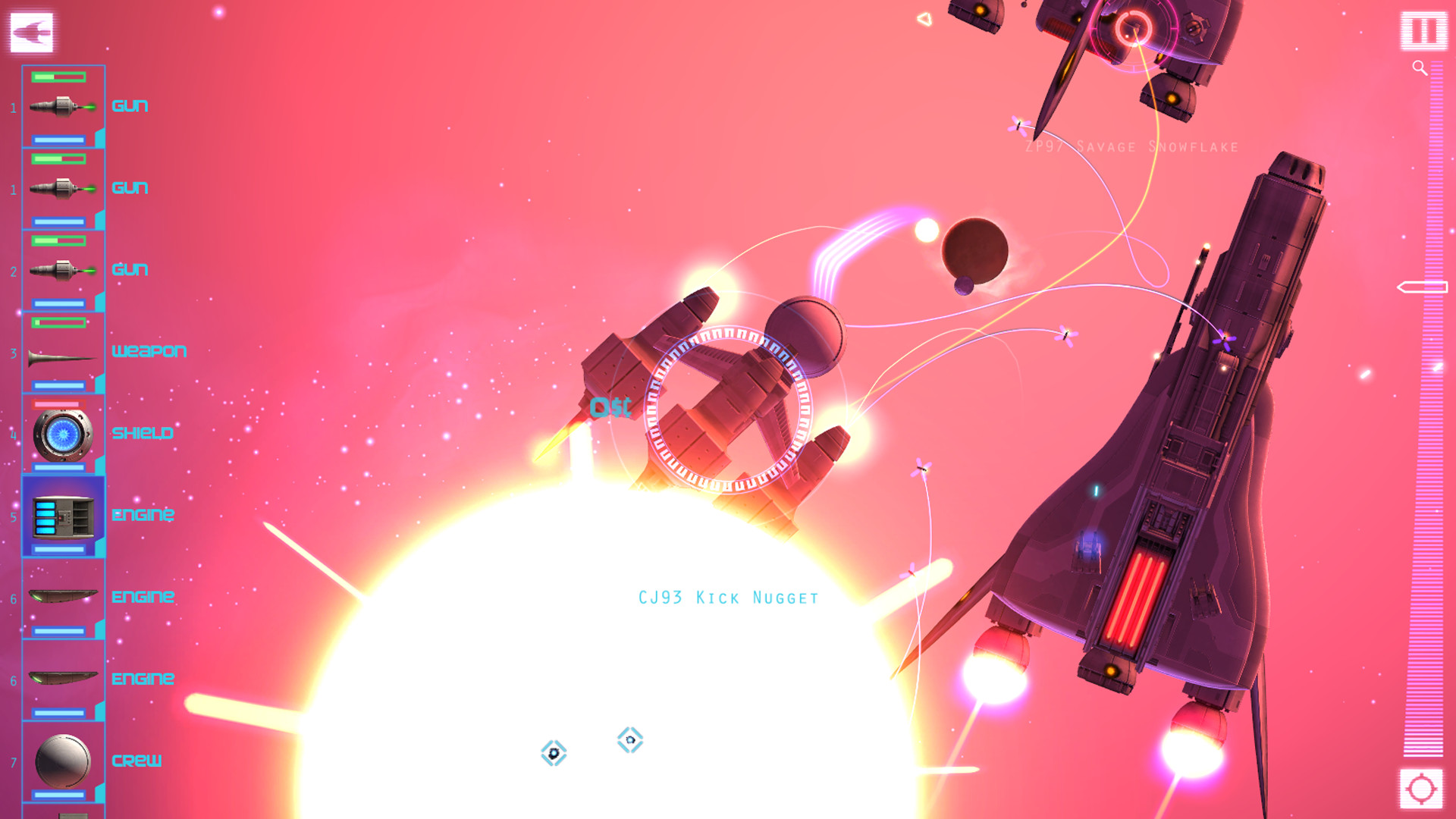Viewport: 1456px width, 819px height.
Task: Select the second Gun module on the sidebar
Action: click(x=63, y=187)
